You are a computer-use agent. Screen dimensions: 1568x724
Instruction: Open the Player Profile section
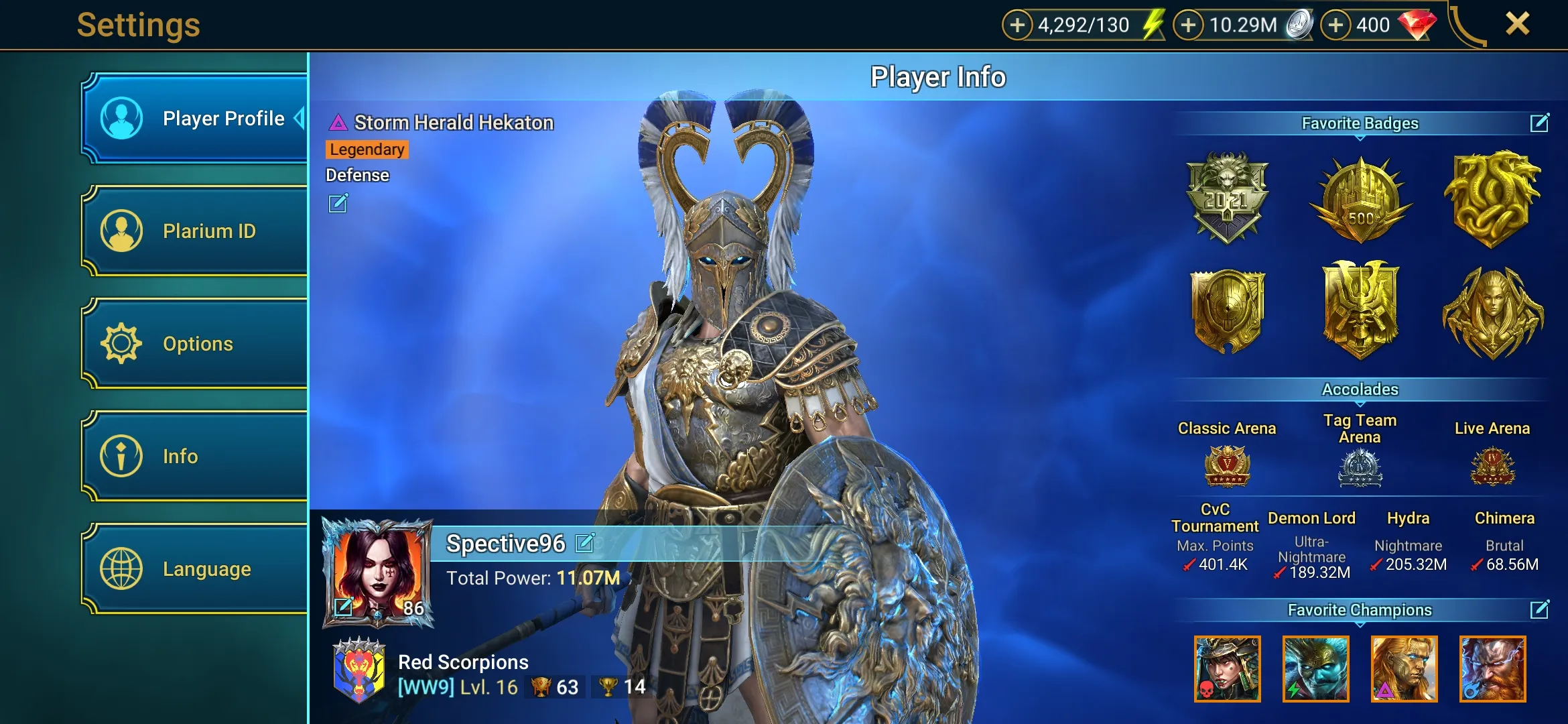click(194, 119)
